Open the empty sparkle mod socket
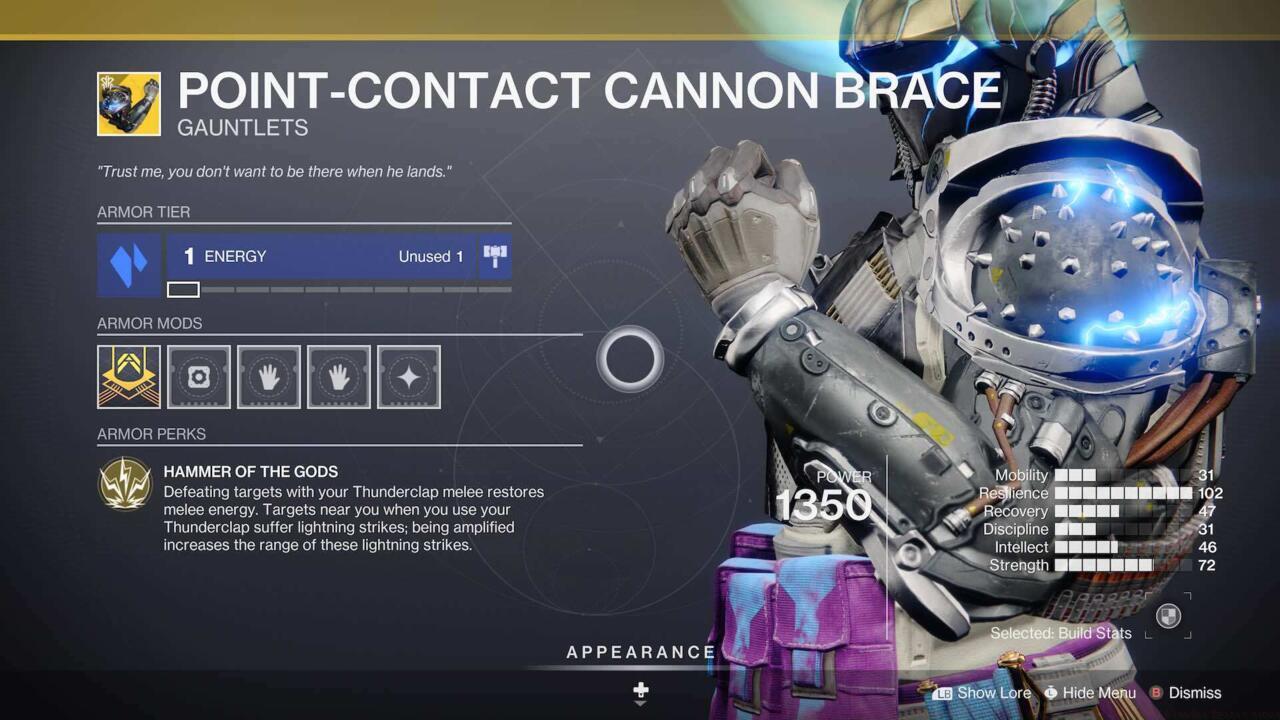Image resolution: width=1280 pixels, height=720 pixels. coord(408,377)
